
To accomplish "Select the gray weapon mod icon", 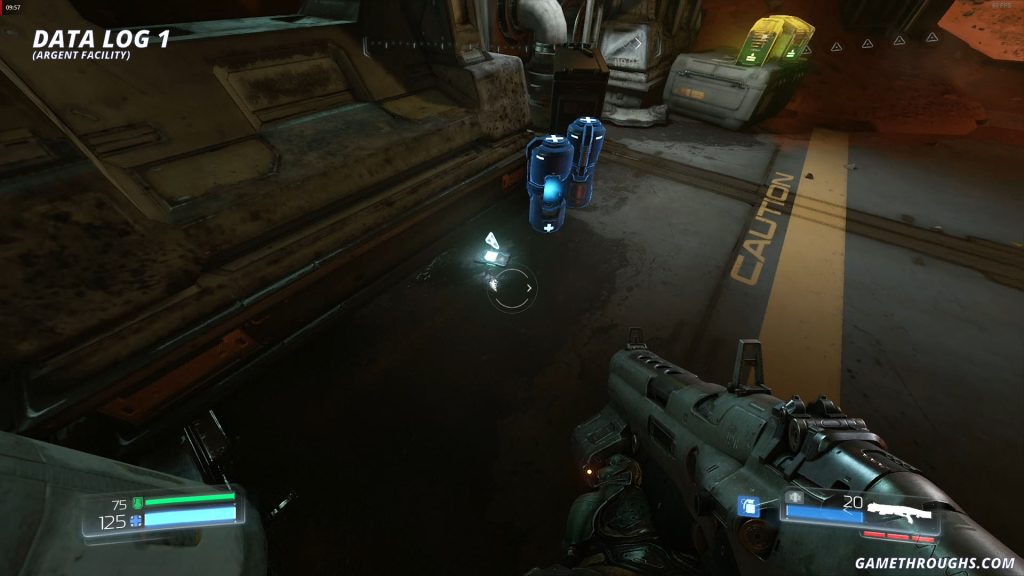I will 796,496.
